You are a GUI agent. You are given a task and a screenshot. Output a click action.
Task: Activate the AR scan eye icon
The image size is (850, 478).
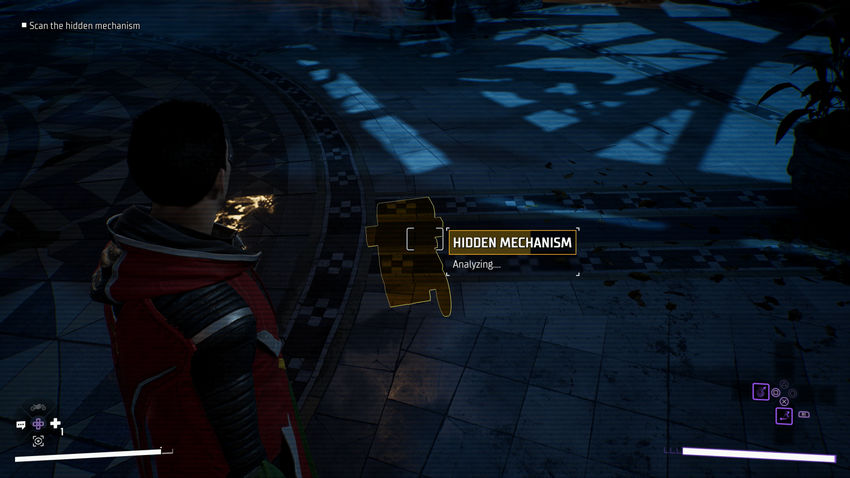38,440
